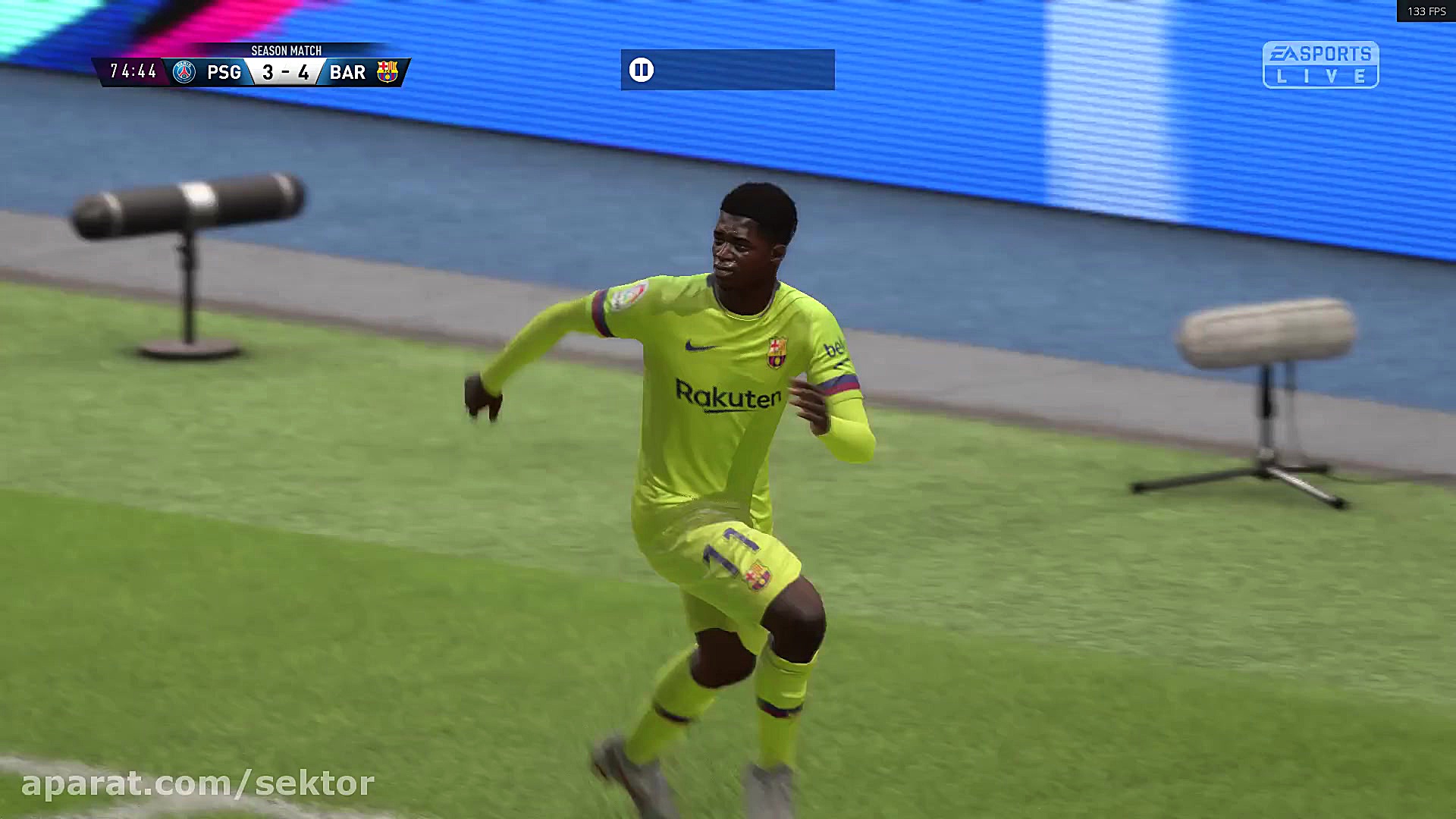This screenshot has width=1456, height=819.
Task: Click the SEASON MATCH title text
Action: (x=285, y=51)
